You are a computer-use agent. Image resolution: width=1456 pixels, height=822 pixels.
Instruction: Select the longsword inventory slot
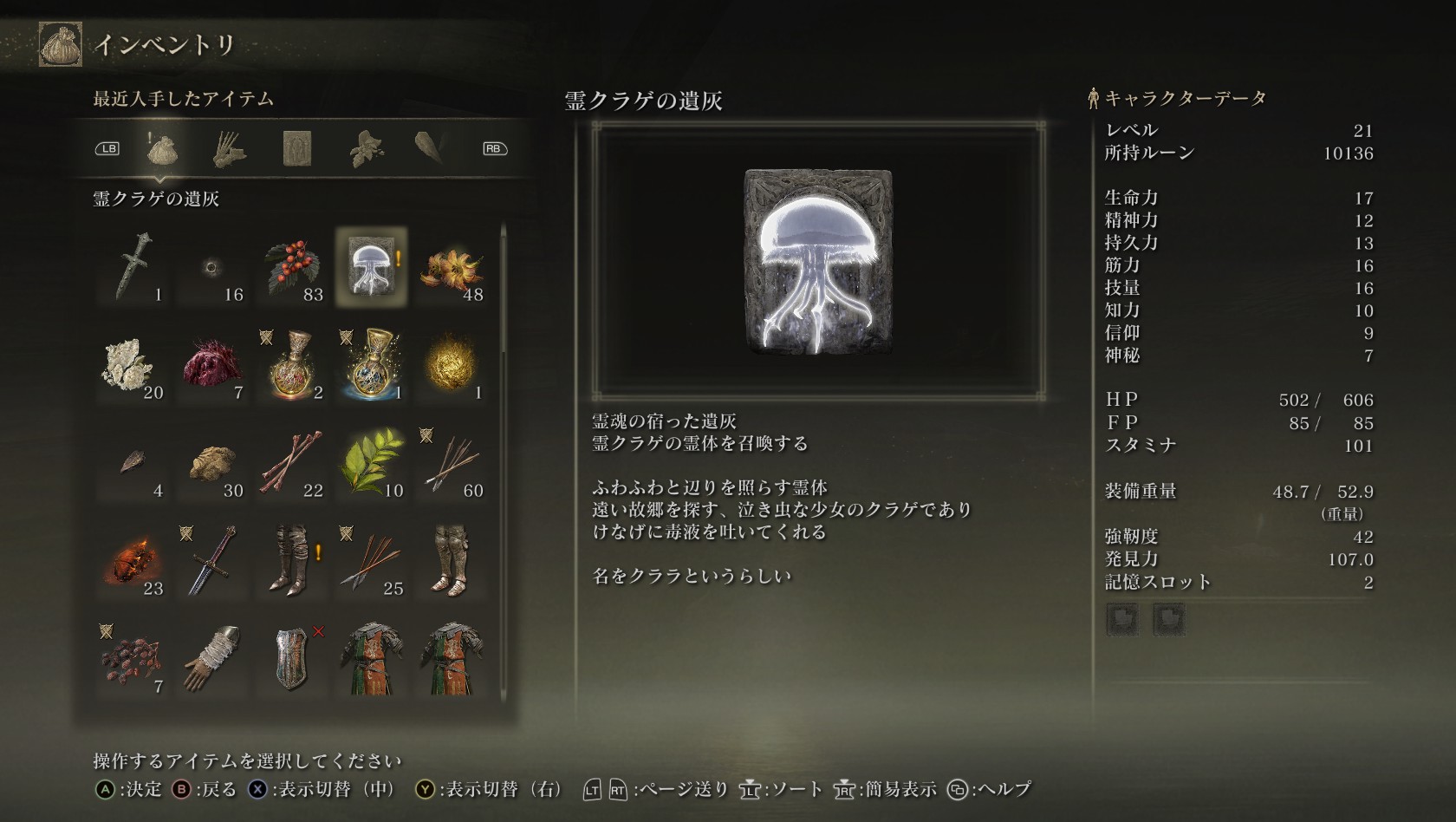[x=212, y=561]
